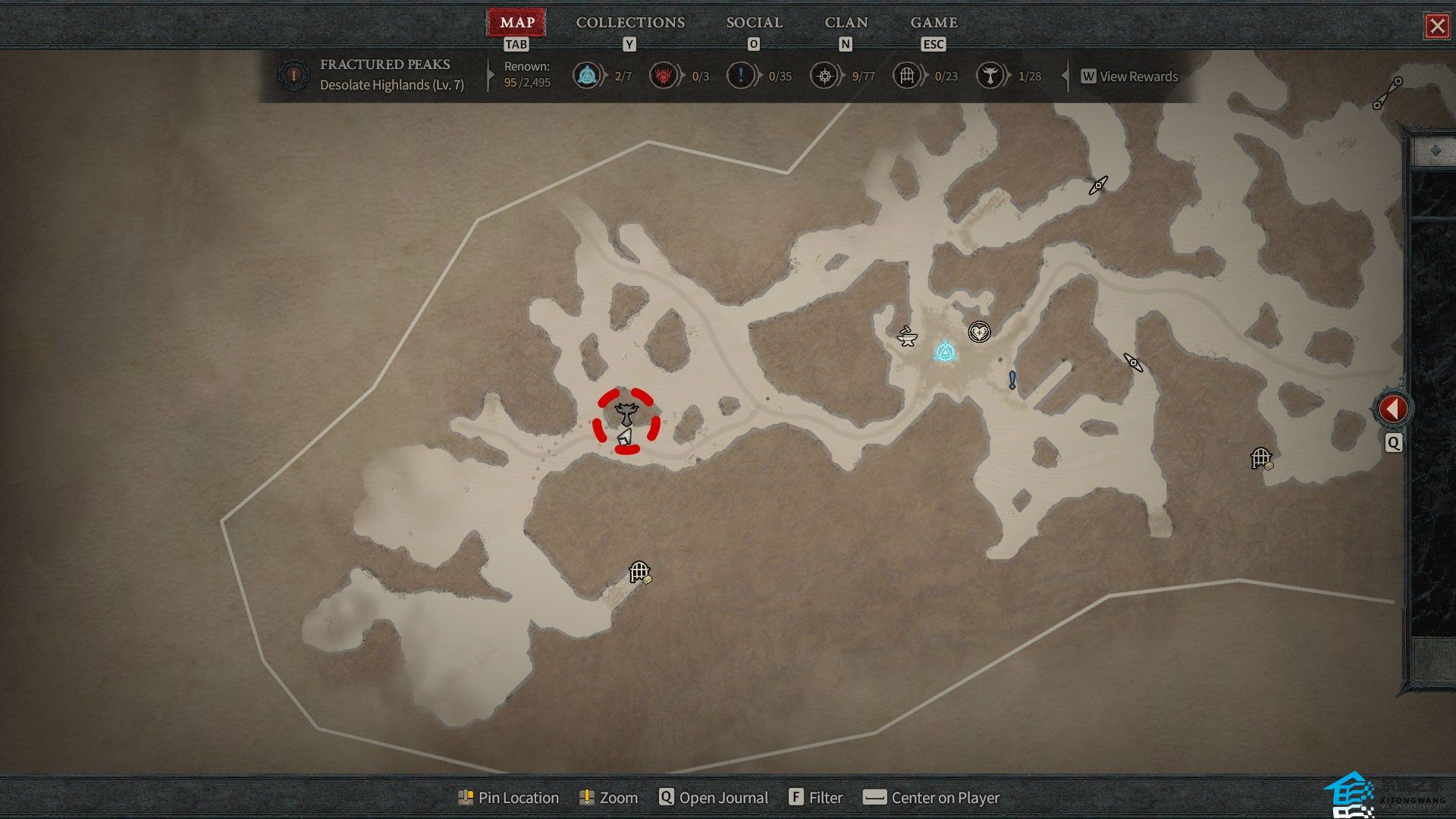The height and width of the screenshot is (819, 1456).
Task: Open the Game menu tab
Action: coord(934,23)
